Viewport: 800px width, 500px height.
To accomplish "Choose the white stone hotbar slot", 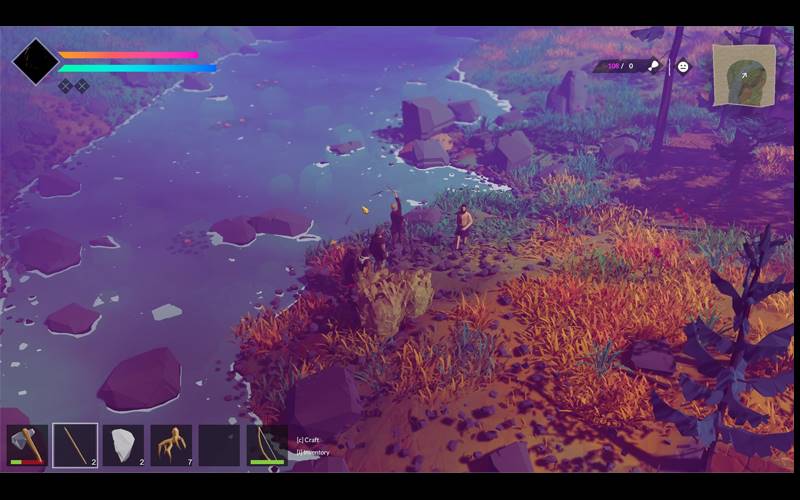I will 123,445.
